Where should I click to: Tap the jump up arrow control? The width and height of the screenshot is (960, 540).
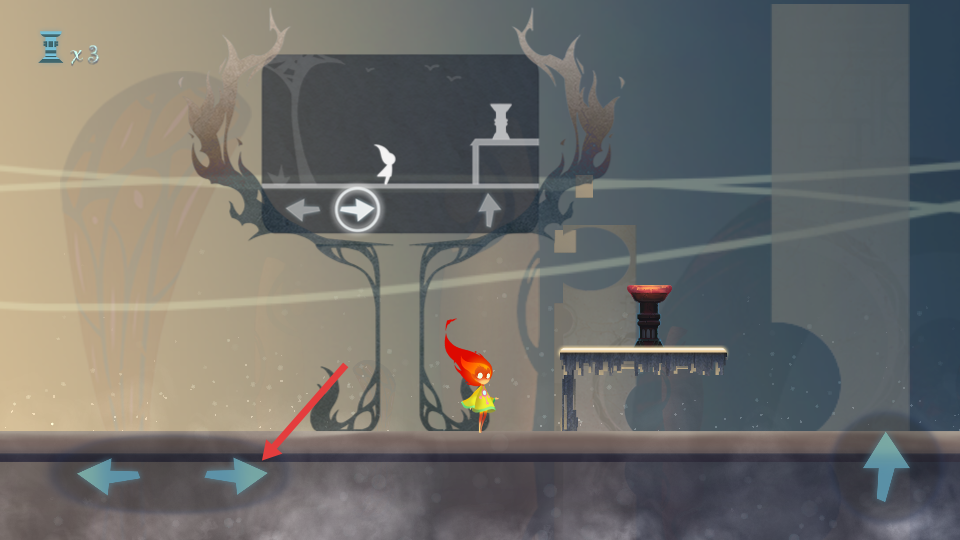[x=886, y=464]
